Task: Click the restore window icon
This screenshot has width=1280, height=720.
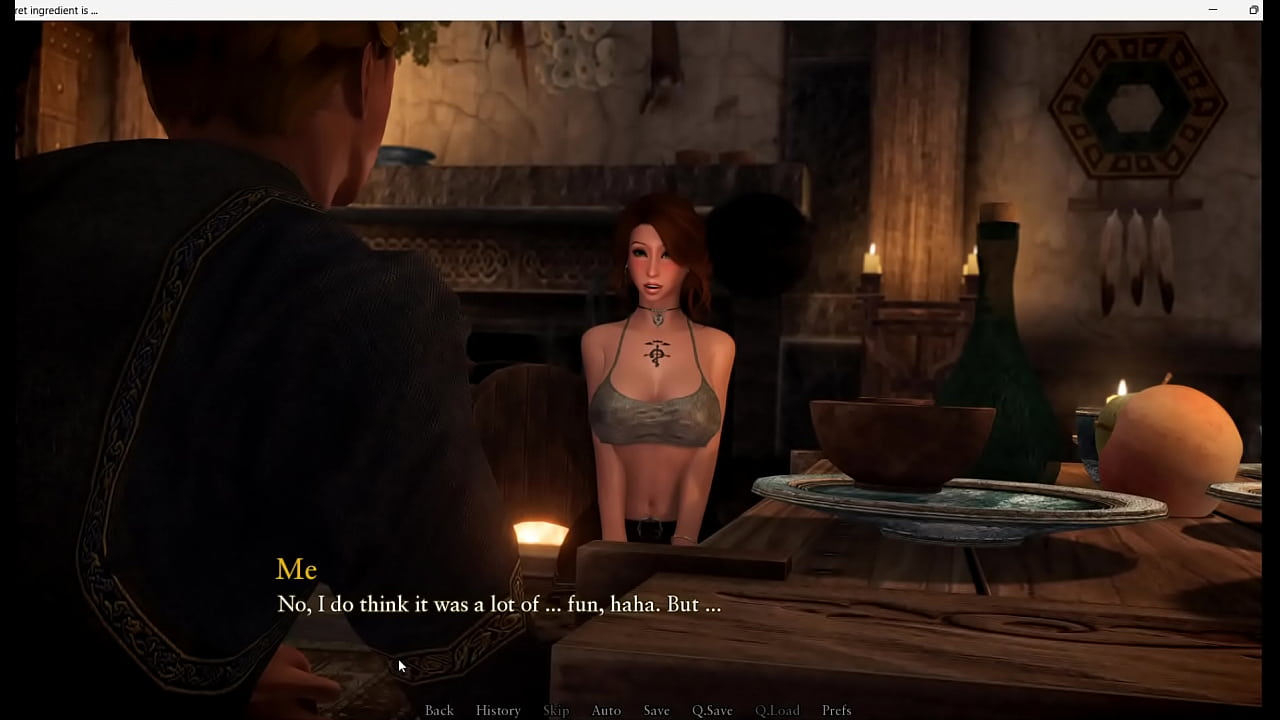Action: [x=1253, y=10]
